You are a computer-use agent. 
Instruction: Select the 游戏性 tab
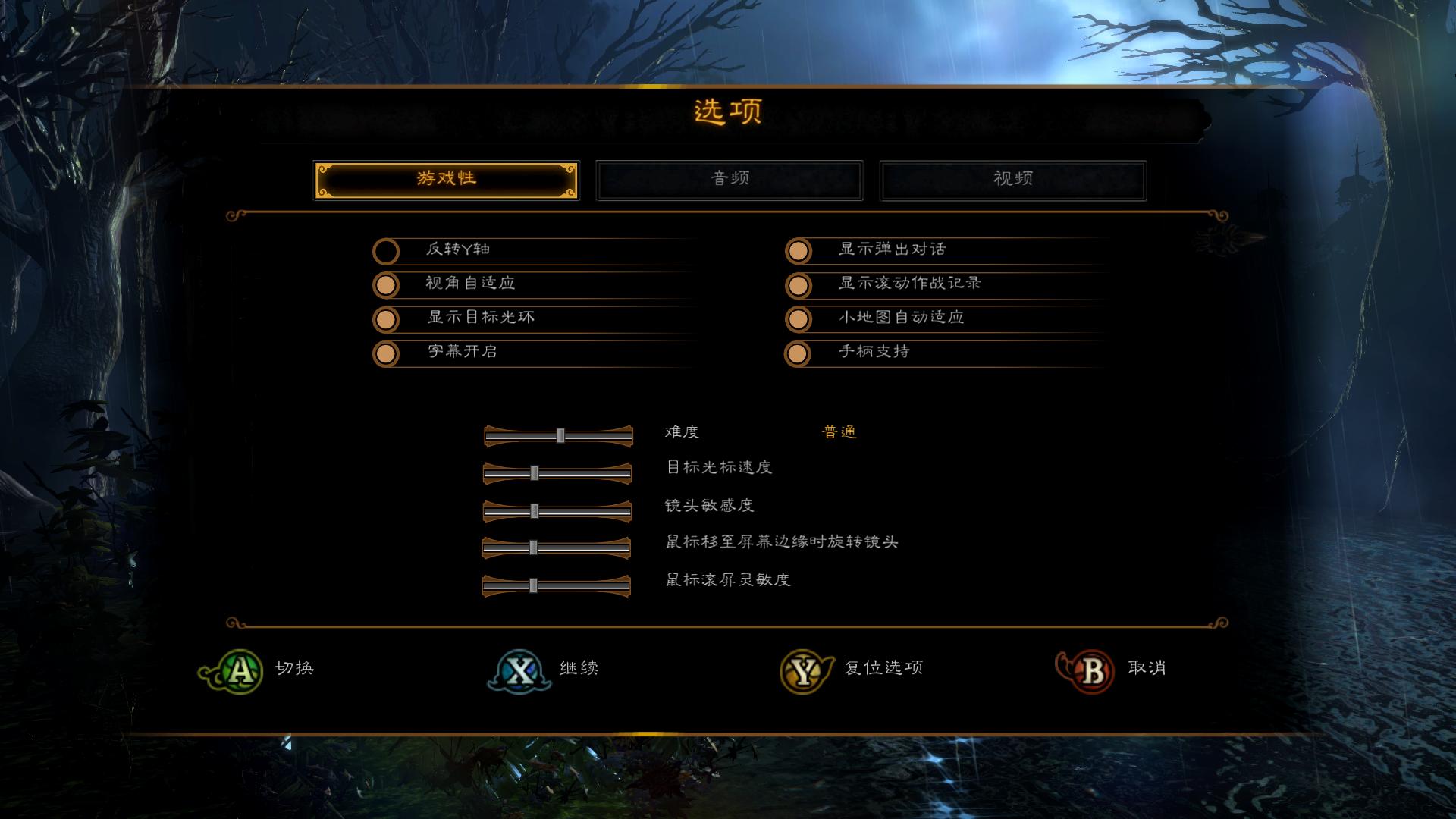pyautogui.click(x=447, y=179)
